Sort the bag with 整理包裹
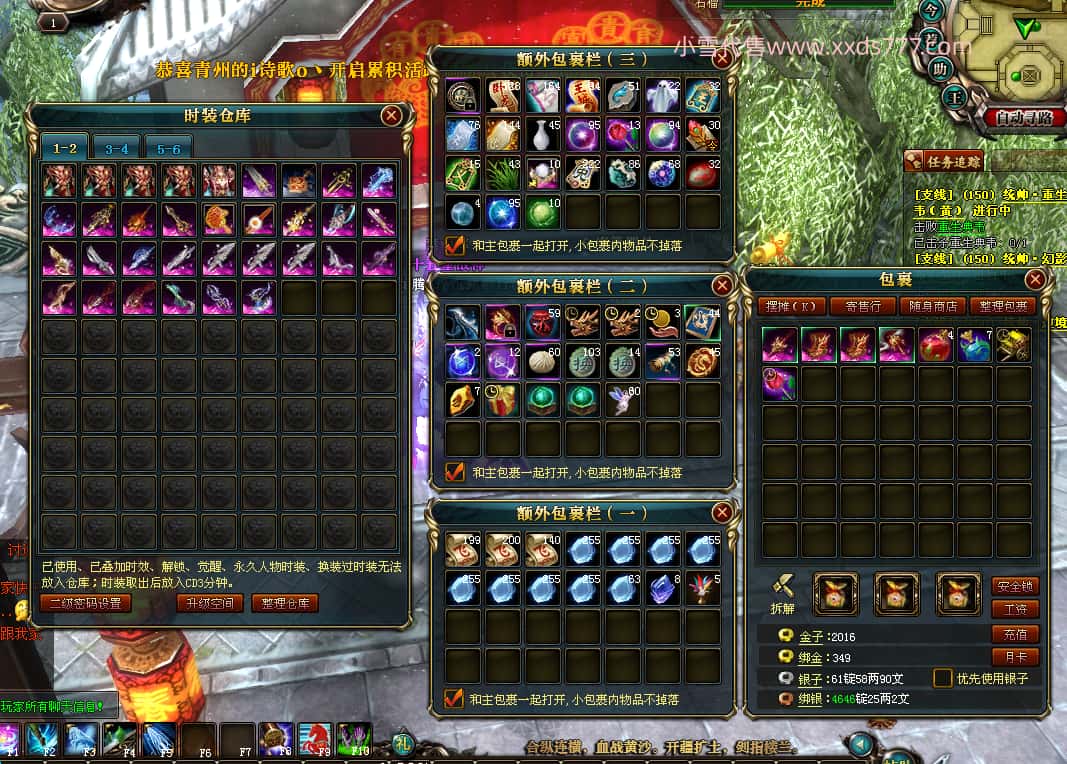1067x764 pixels. point(1002,306)
